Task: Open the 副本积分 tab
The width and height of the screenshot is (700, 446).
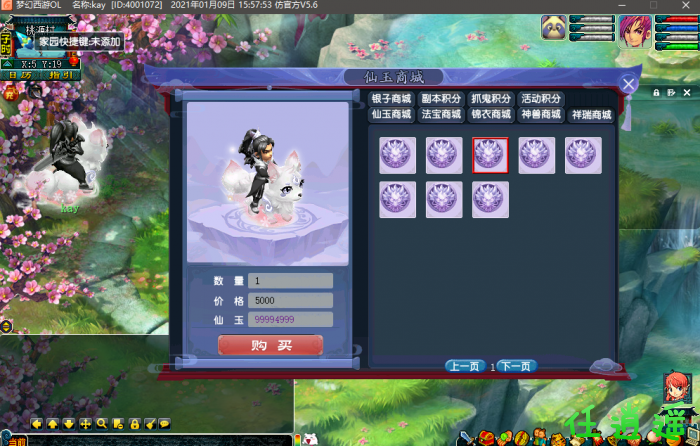Action: click(x=441, y=99)
